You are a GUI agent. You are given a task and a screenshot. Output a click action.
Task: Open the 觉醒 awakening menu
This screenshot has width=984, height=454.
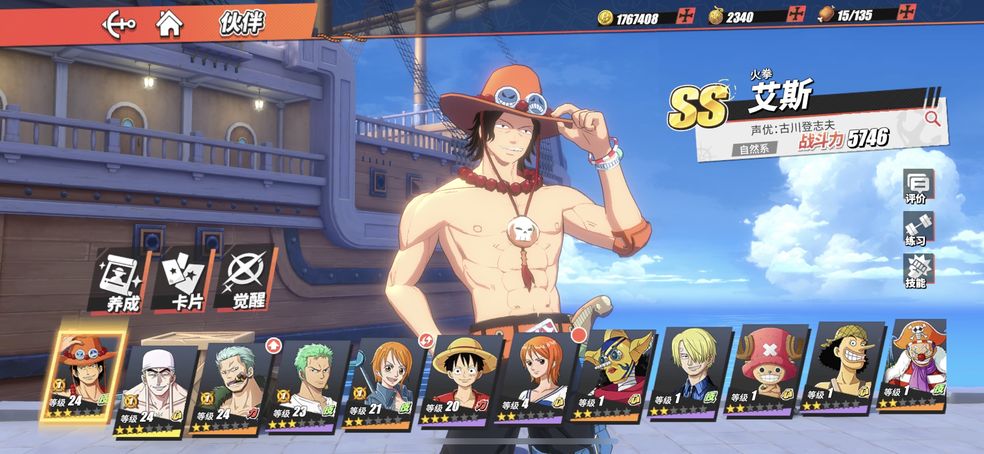point(244,281)
